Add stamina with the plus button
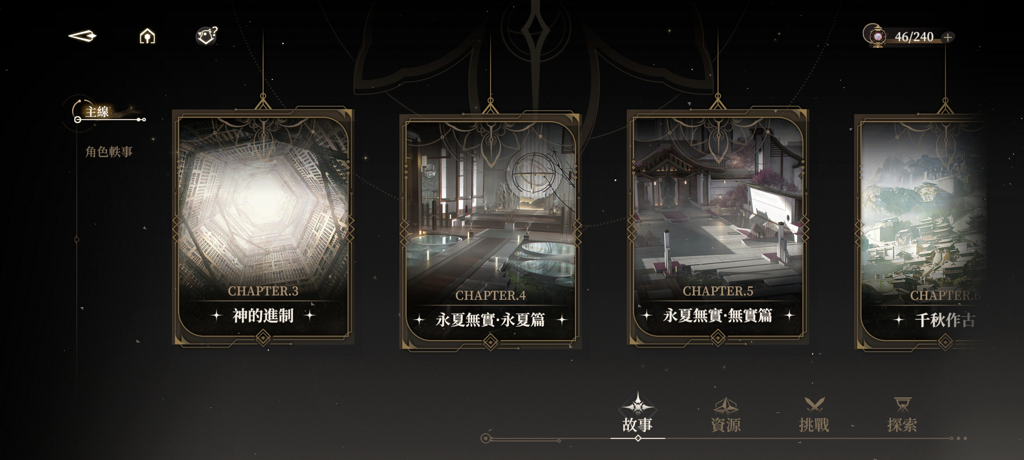 click(x=948, y=37)
